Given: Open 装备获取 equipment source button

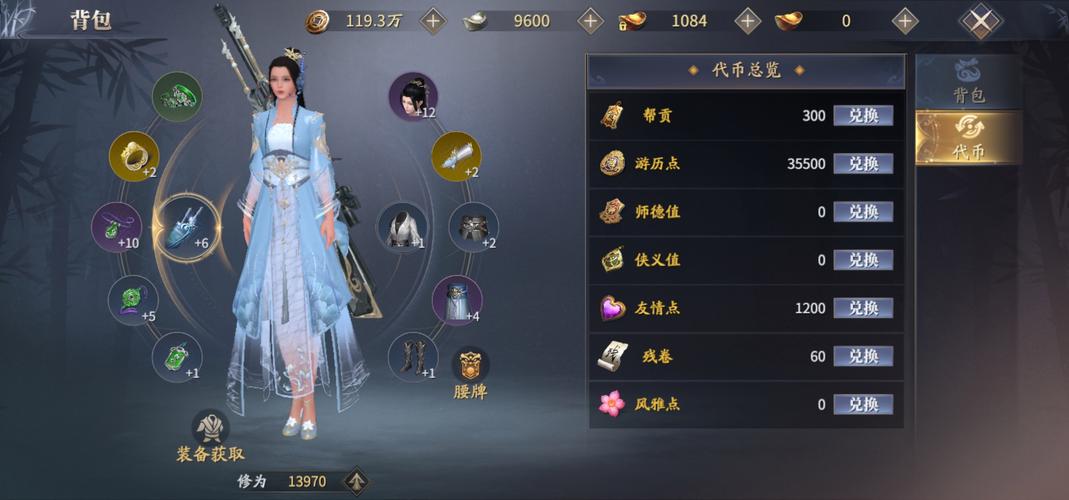Looking at the screenshot, I should pyautogui.click(x=210, y=437).
